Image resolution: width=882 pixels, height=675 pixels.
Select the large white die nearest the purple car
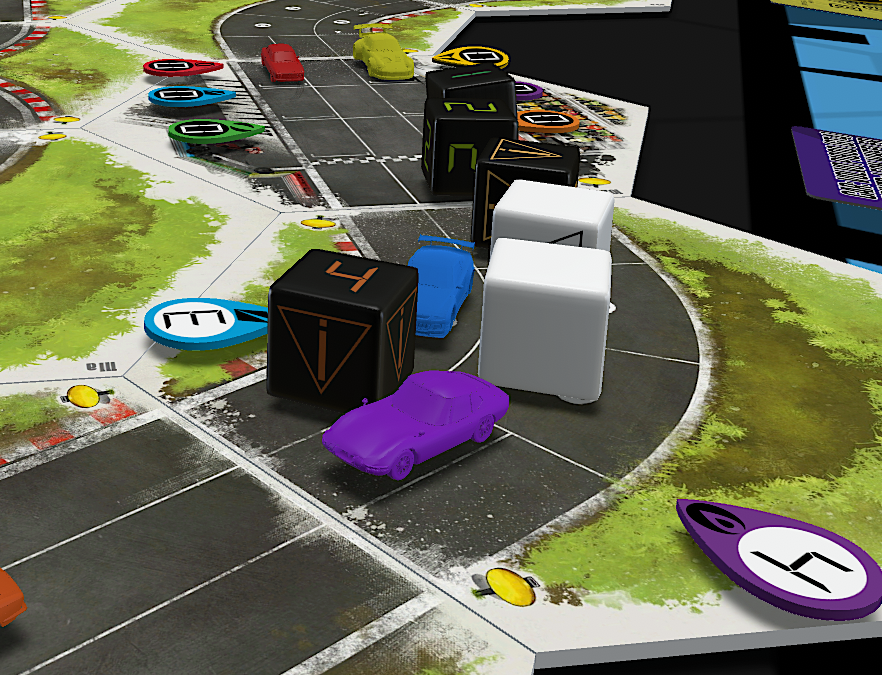(545, 320)
